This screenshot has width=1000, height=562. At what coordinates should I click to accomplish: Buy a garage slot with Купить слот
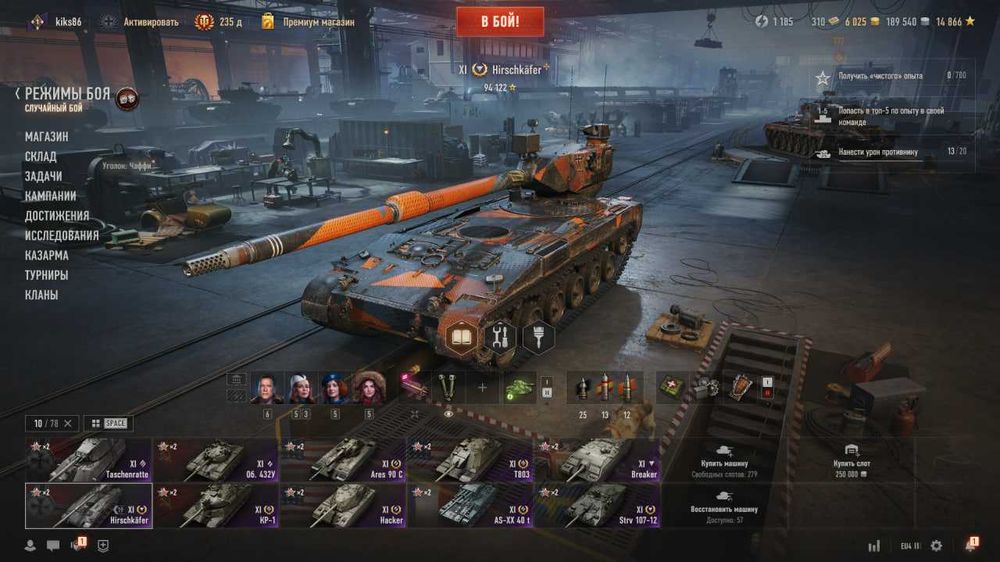[x=850, y=459]
